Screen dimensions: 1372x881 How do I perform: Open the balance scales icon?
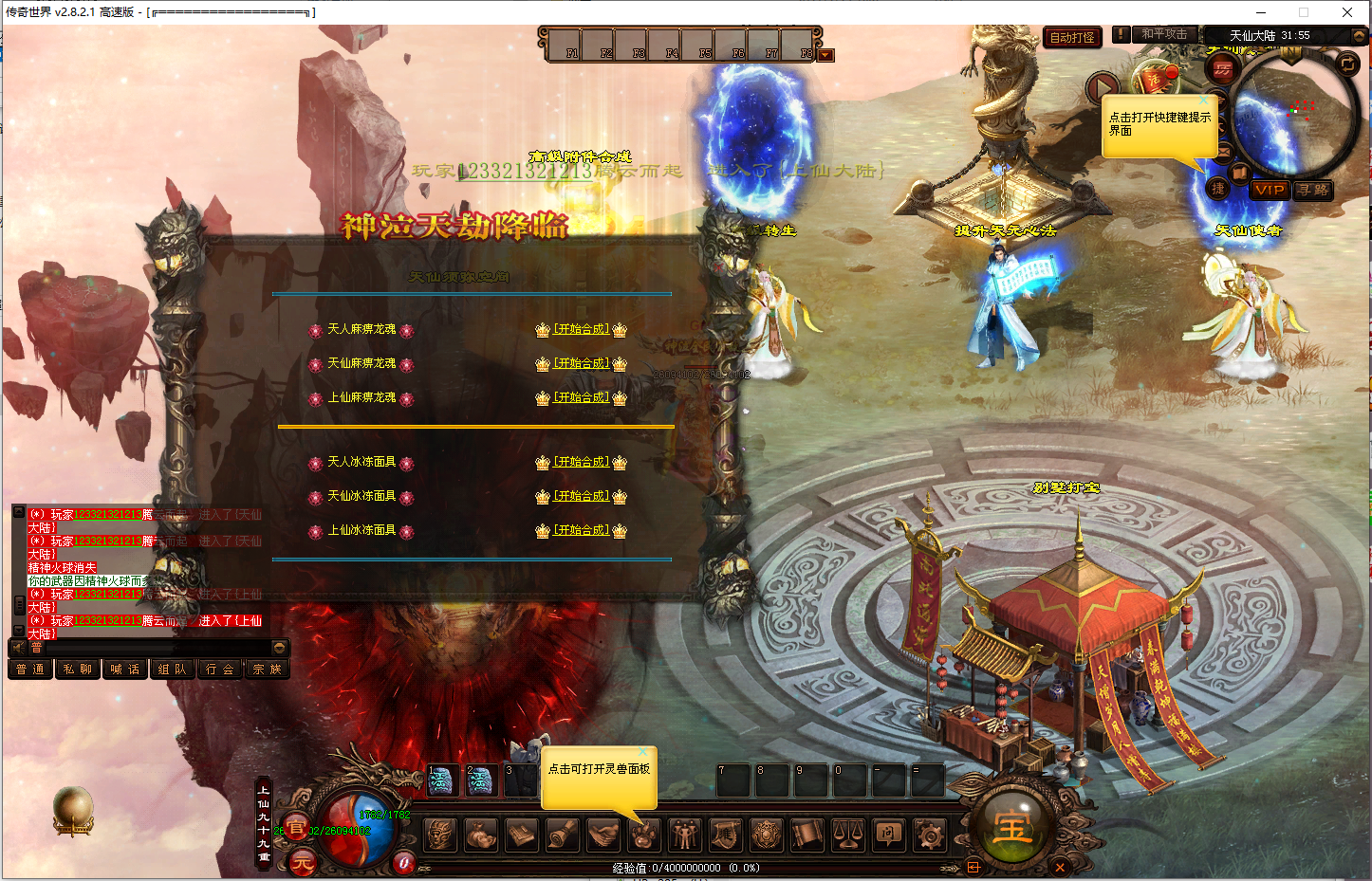pos(847,835)
